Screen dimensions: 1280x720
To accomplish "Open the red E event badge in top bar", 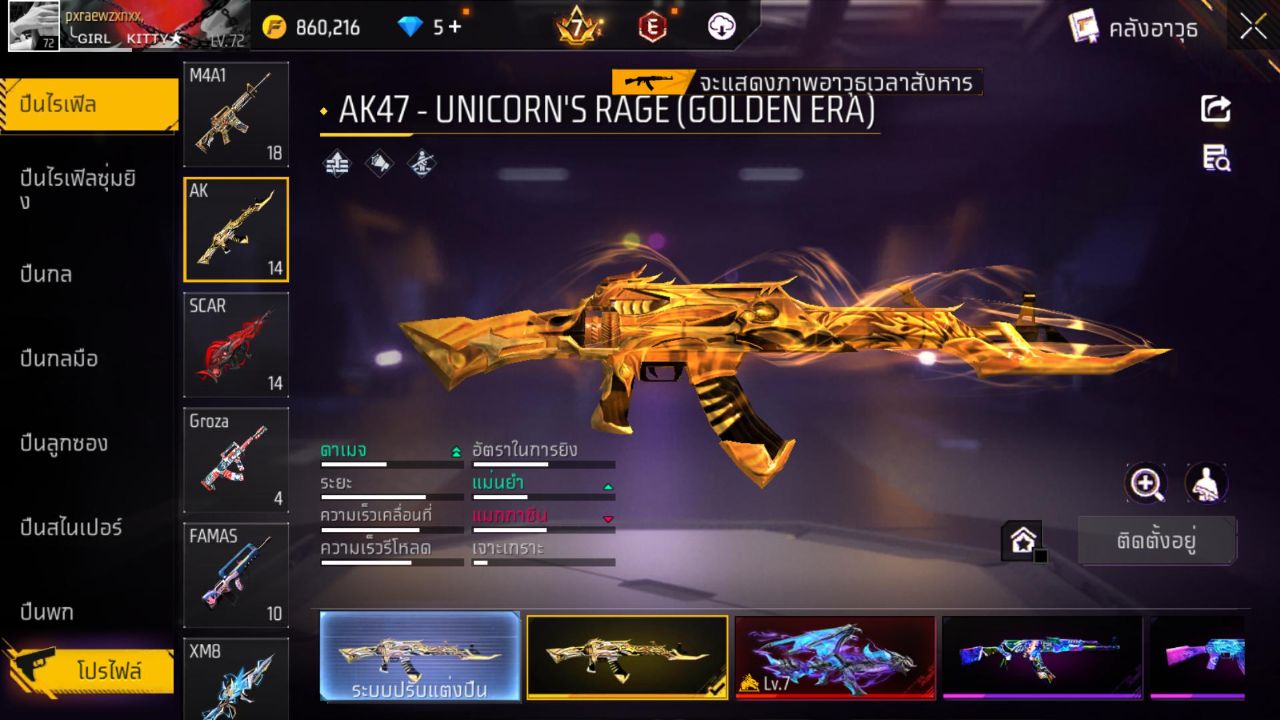I will [x=651, y=27].
